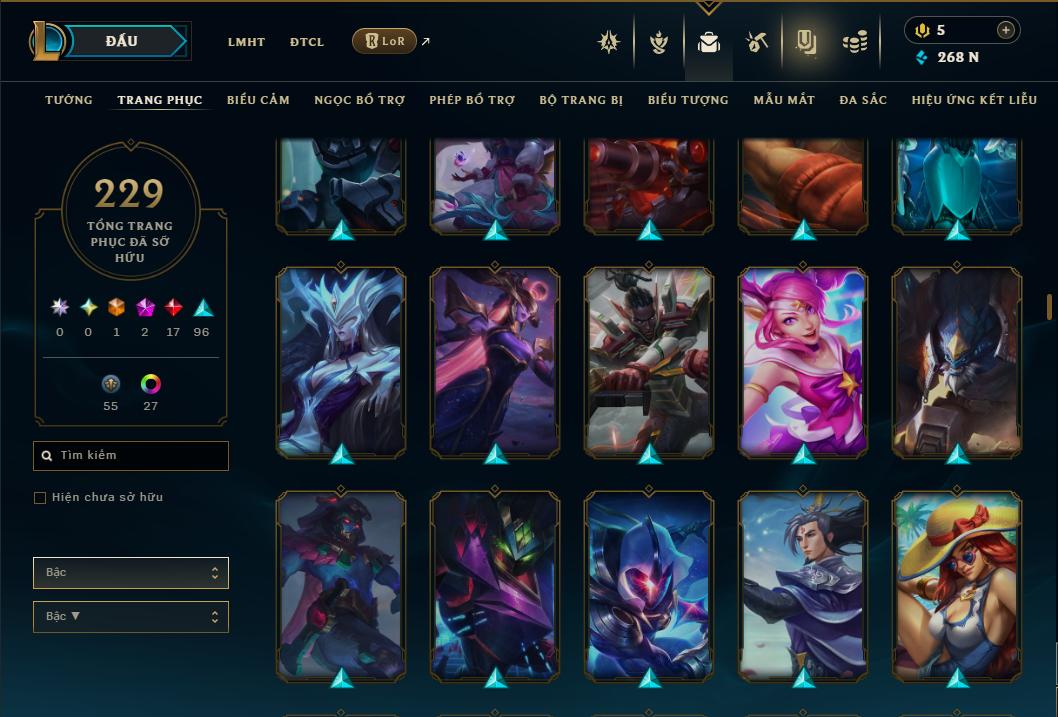
Task: Launch the LoR link button
Action: [384, 41]
